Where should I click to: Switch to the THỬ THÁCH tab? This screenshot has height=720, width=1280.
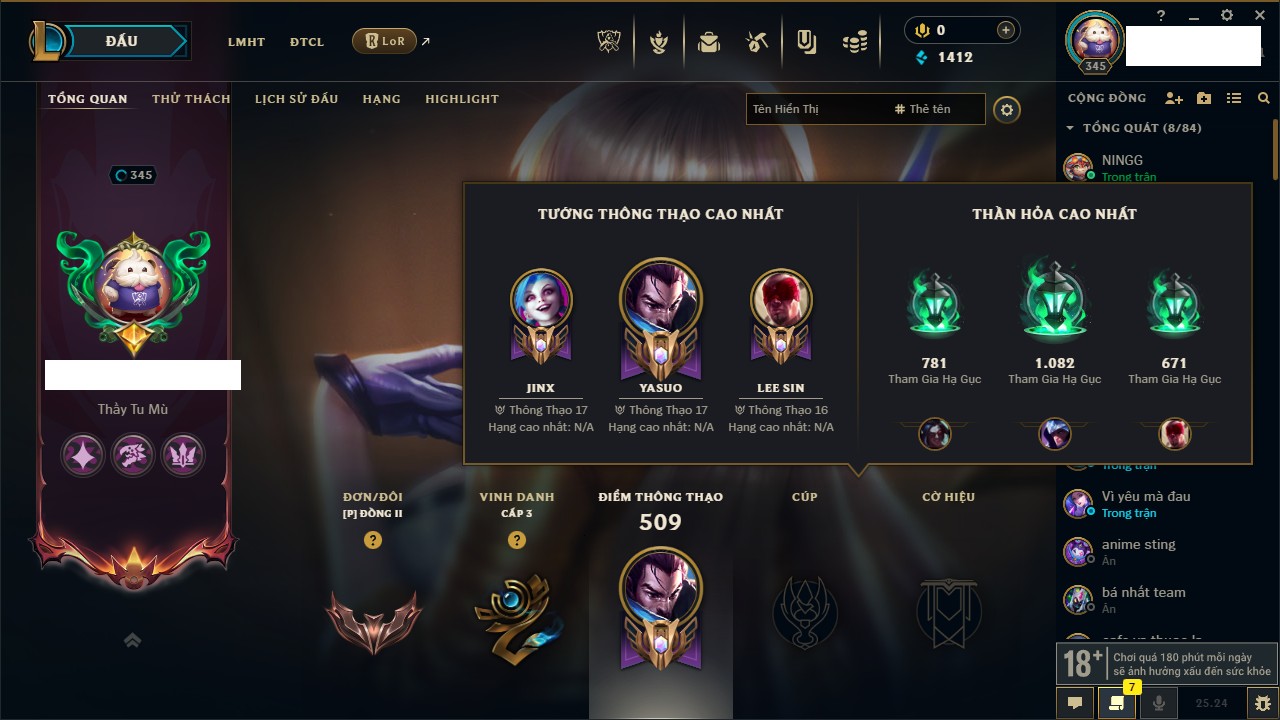(x=191, y=99)
